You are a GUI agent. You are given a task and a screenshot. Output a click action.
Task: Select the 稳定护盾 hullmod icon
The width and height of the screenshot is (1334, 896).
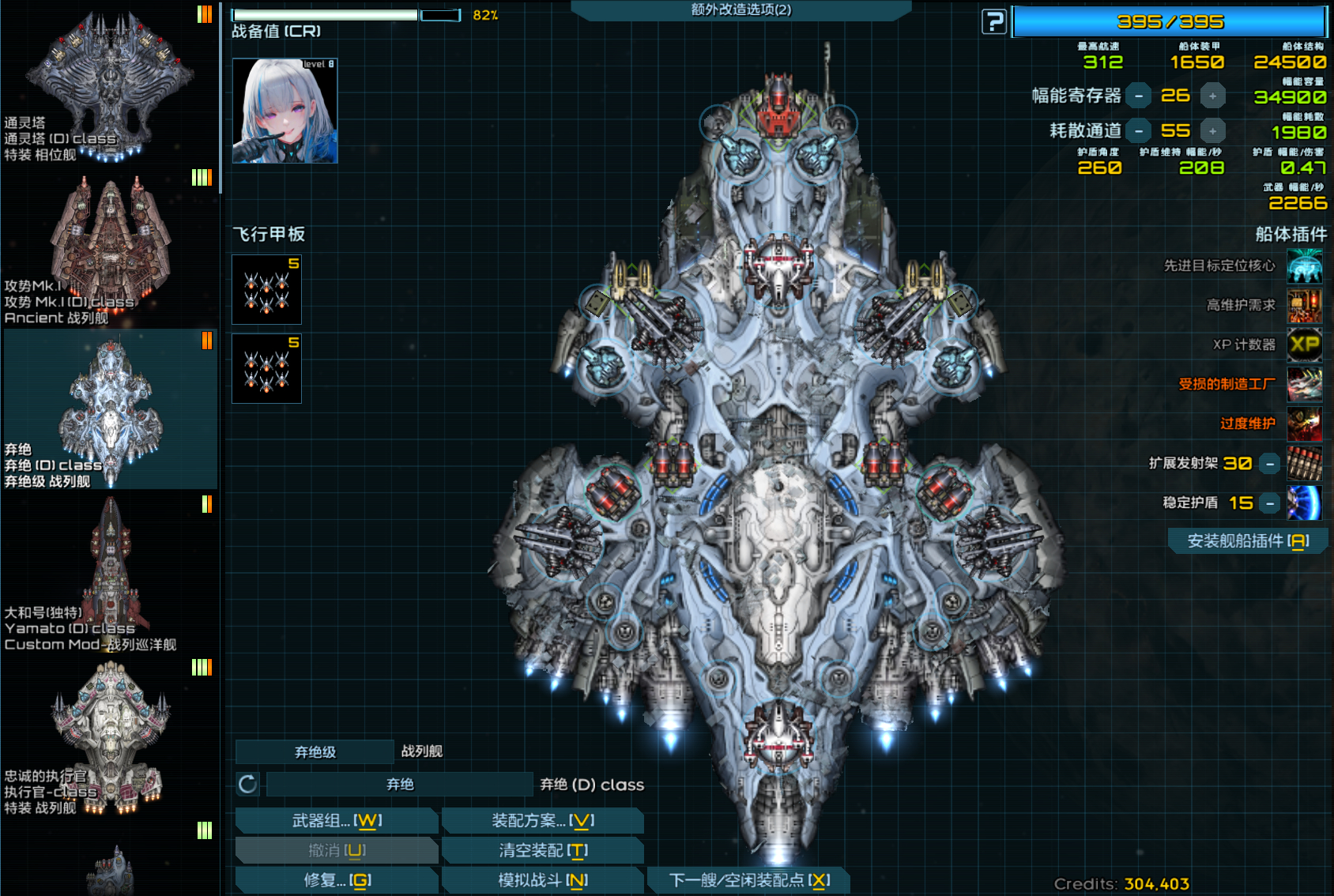coord(1305,503)
